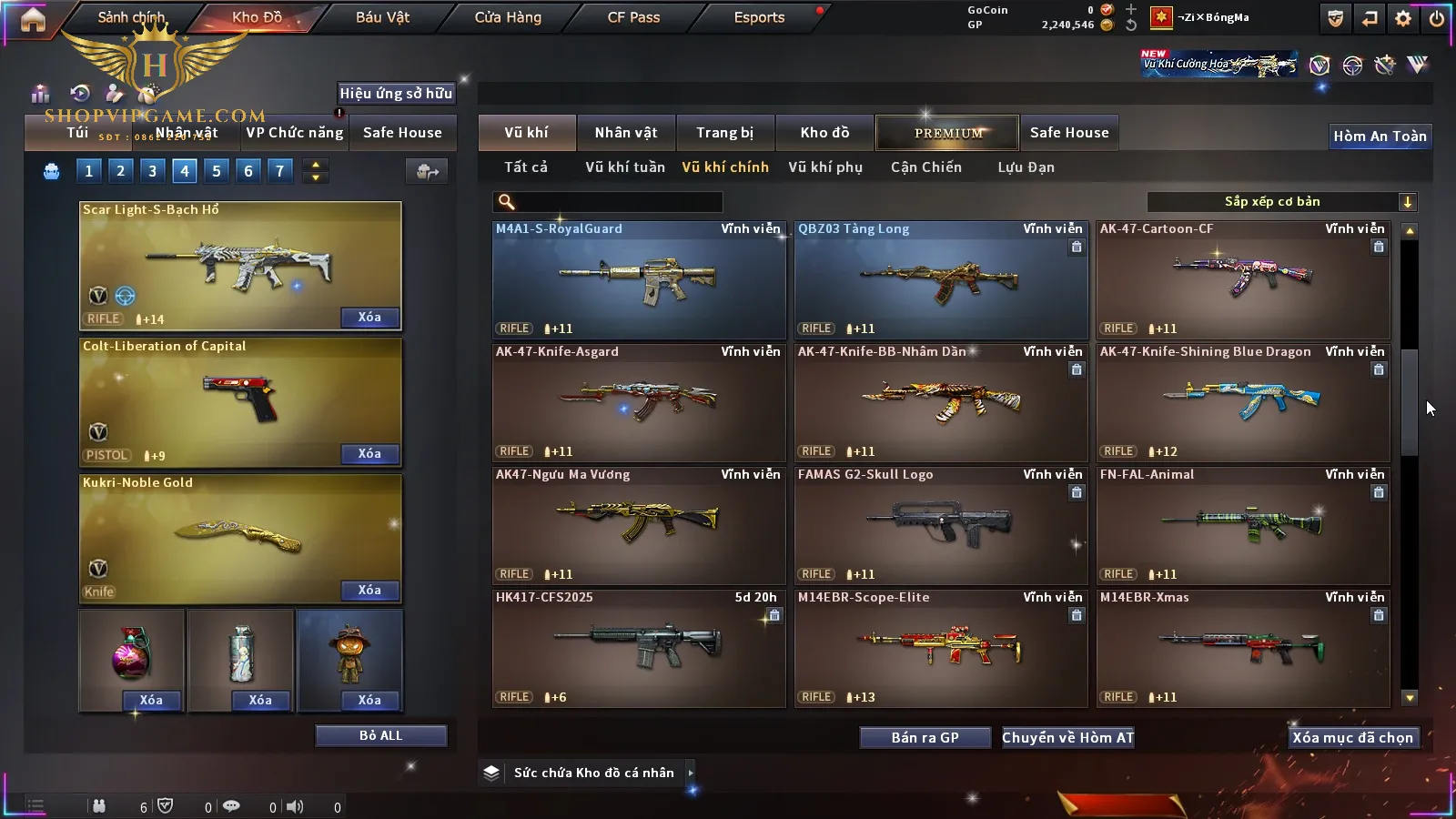Open the Cửa Hàng shop menu

tap(508, 17)
